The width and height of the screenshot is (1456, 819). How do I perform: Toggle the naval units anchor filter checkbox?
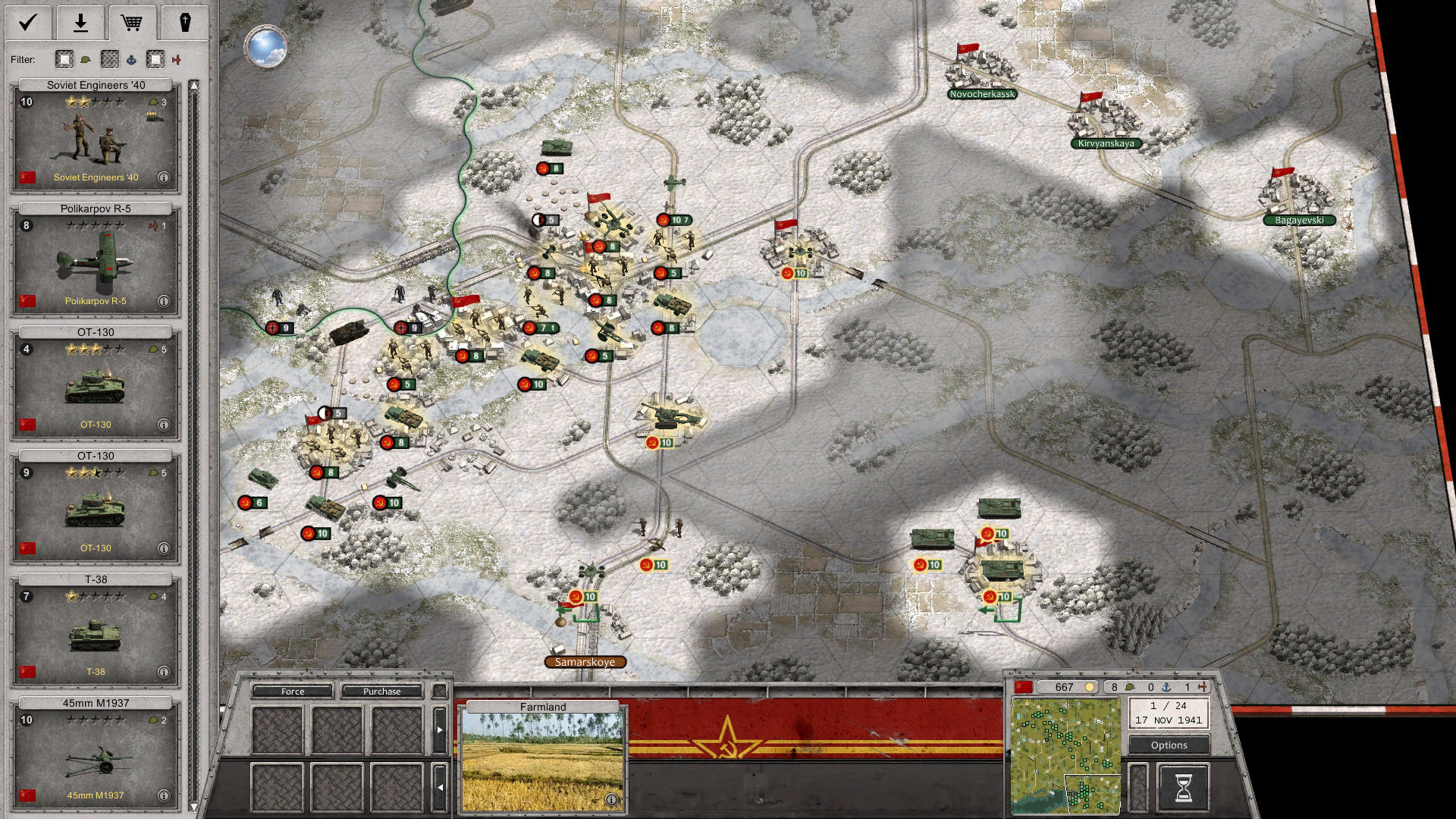[x=111, y=59]
